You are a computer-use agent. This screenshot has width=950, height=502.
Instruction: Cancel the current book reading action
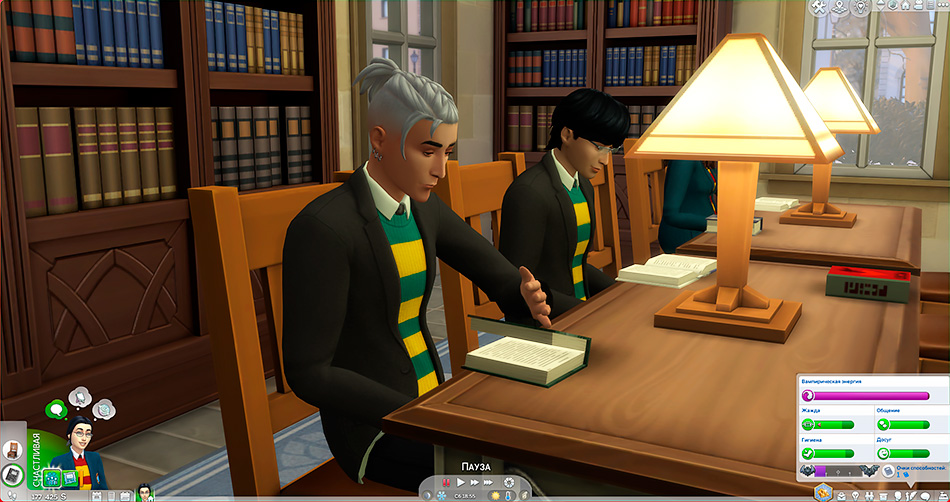pyautogui.click(x=14, y=476)
